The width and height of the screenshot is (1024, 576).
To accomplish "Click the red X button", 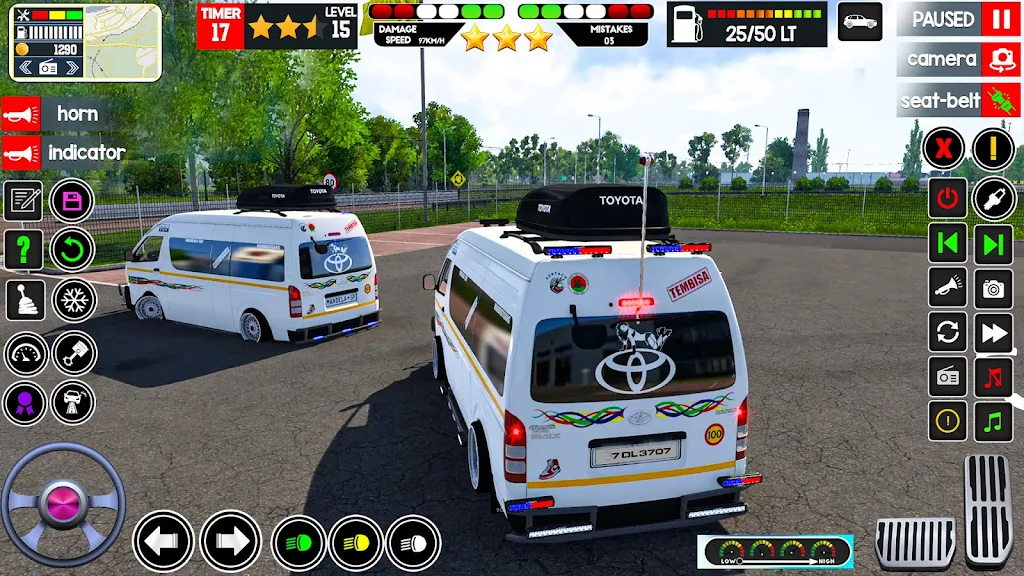I will pyautogui.click(x=944, y=150).
